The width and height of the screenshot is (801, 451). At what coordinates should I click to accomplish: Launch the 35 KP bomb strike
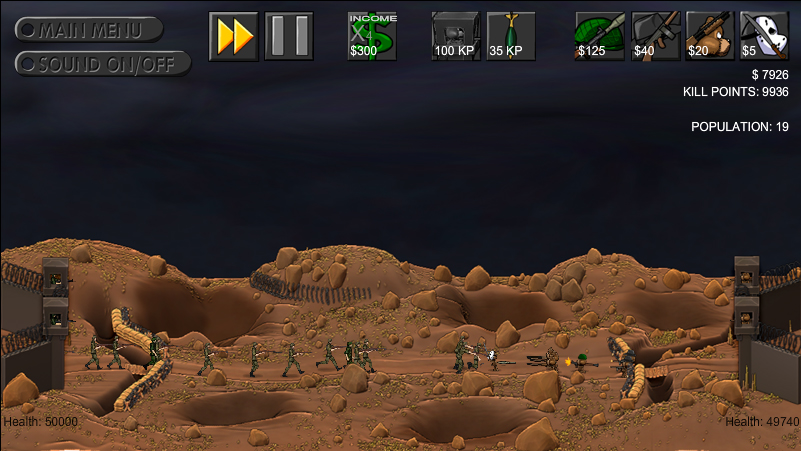pos(511,36)
